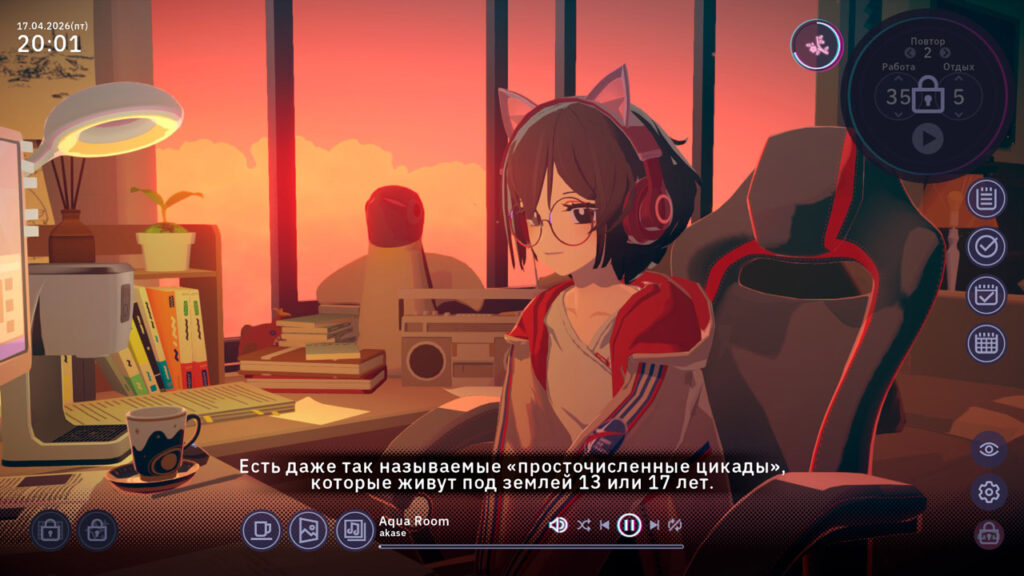The height and width of the screenshot is (576, 1024).
Task: Toggle the repeat track option
Action: coord(675,525)
